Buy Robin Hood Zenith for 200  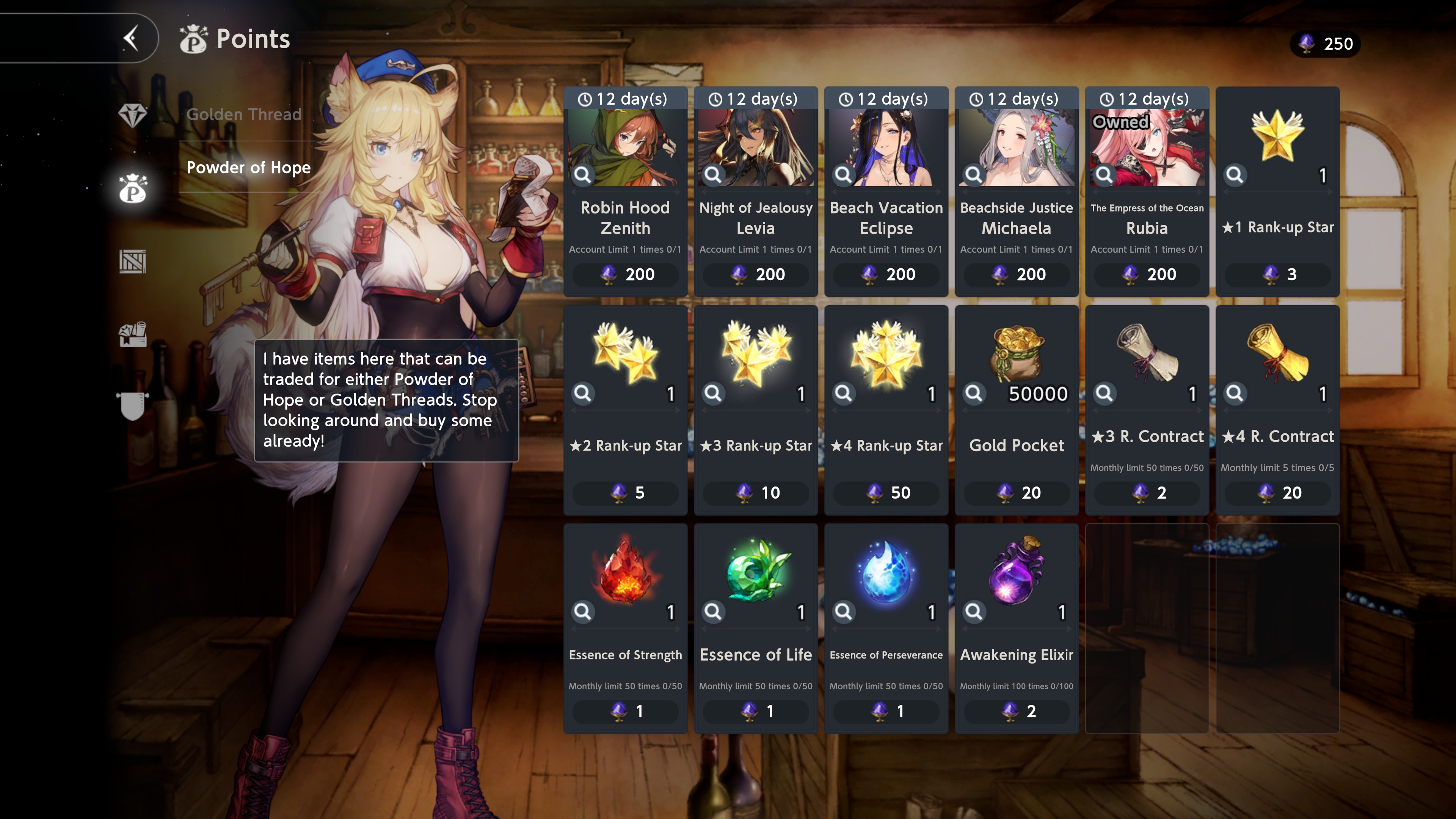coord(625,274)
